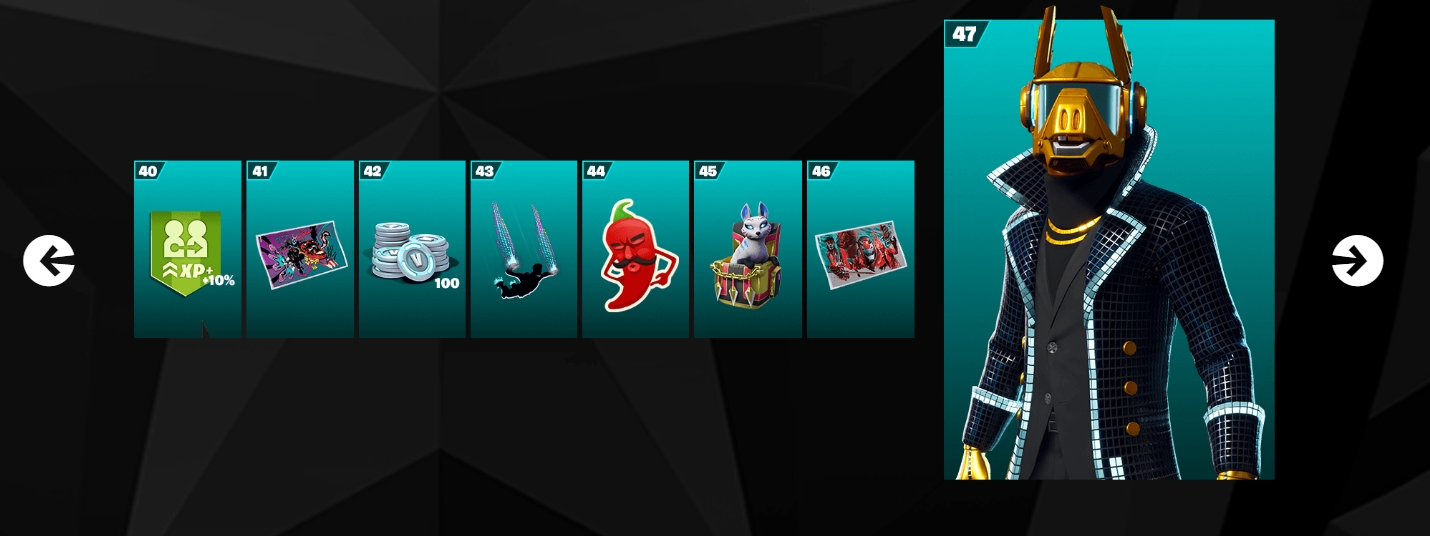Go to the previous battle pass page

click(x=49, y=261)
